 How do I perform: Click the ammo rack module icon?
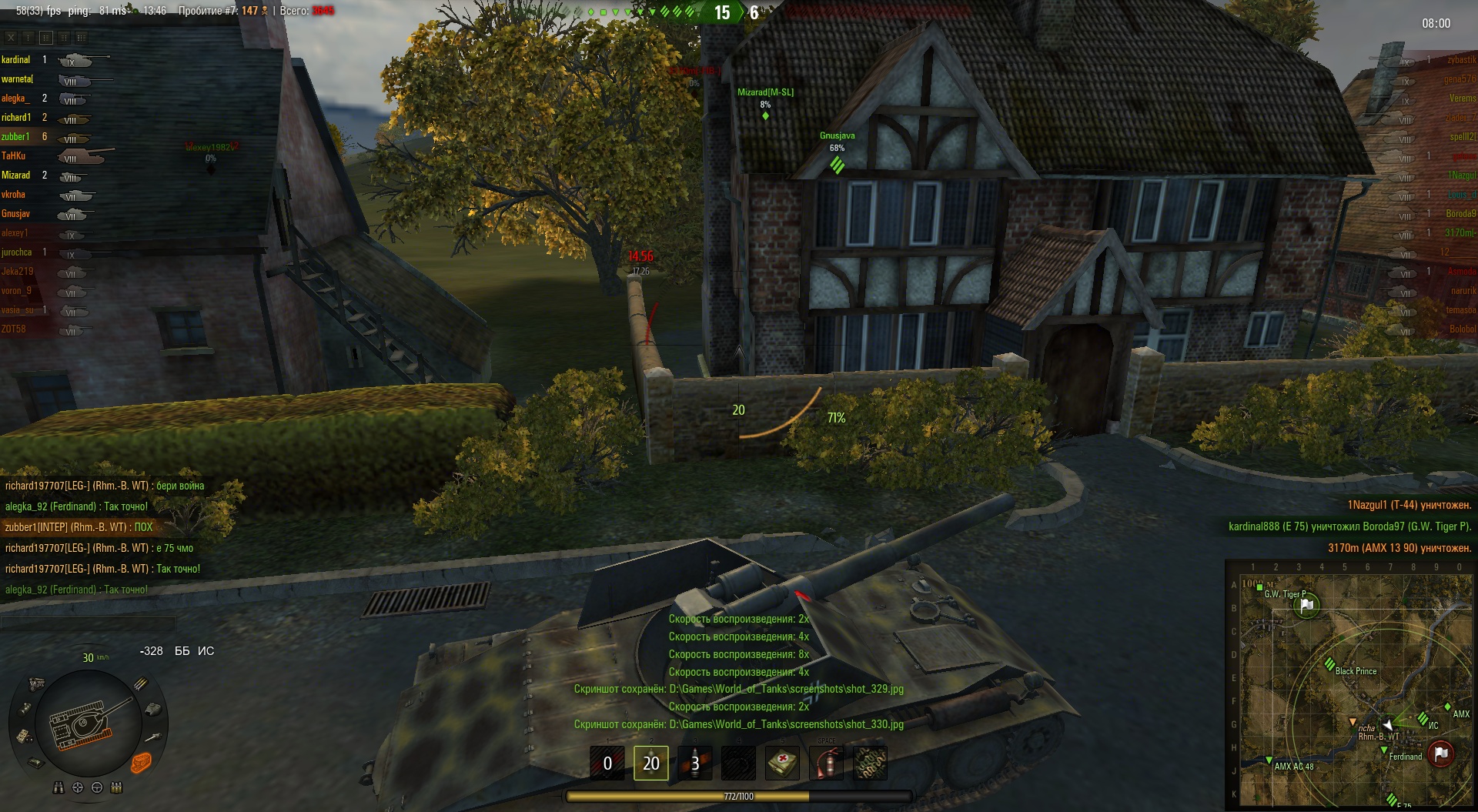(141, 683)
